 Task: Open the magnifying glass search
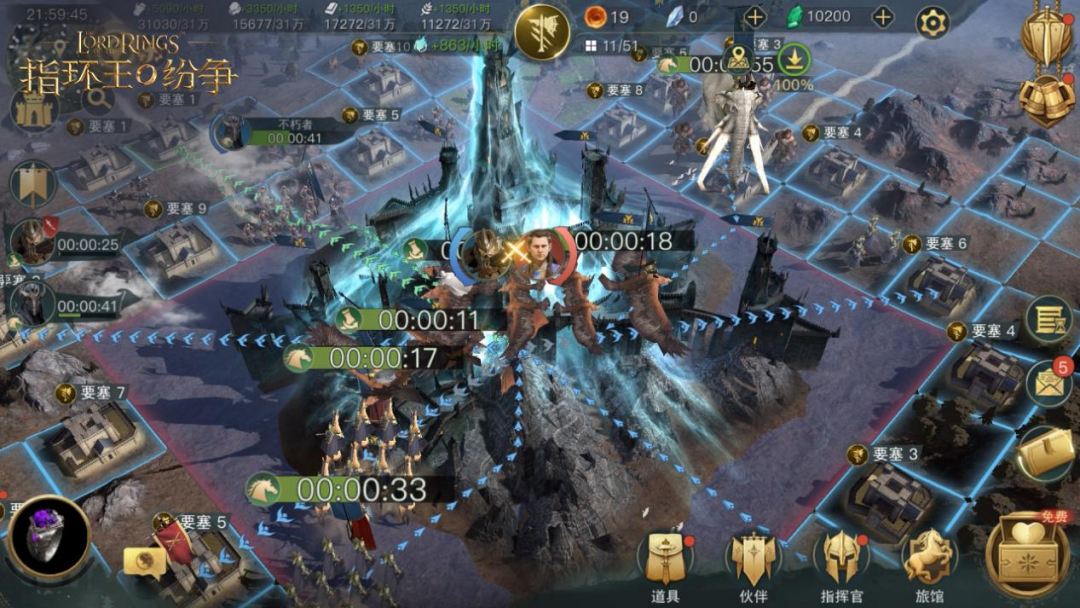pyautogui.click(x=98, y=98)
